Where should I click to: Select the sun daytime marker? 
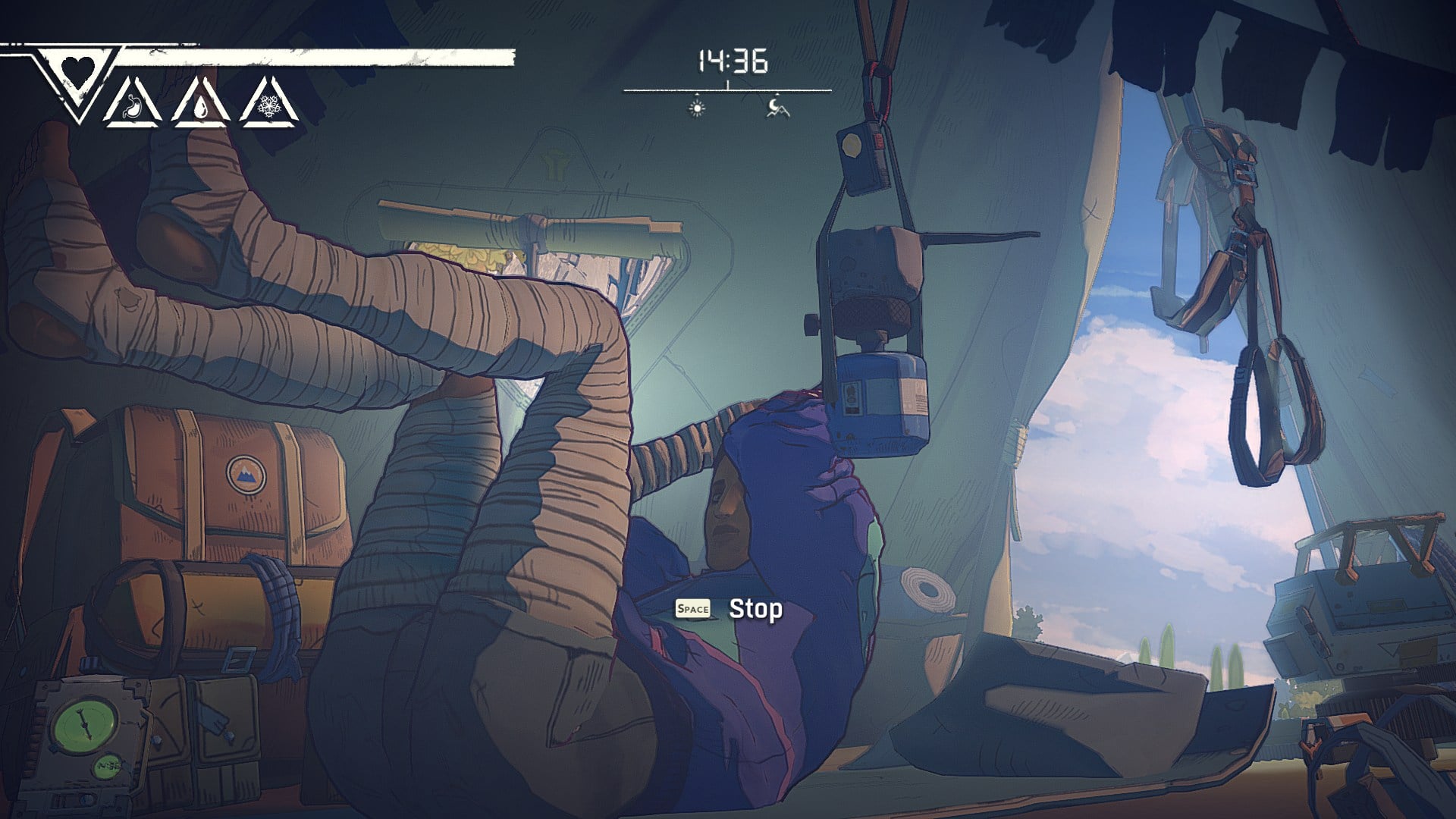697,108
